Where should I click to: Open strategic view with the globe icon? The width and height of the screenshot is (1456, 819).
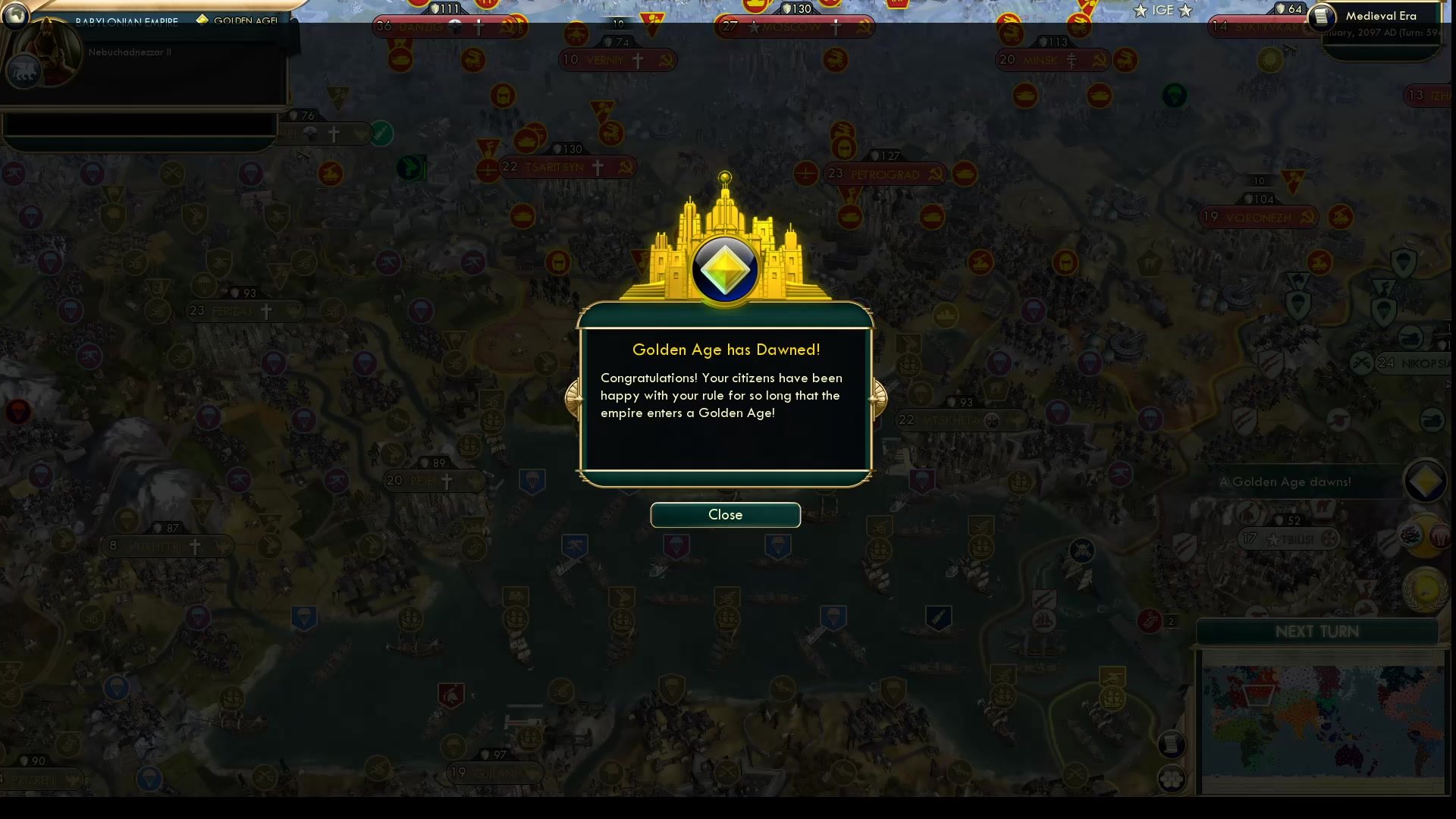tap(14, 15)
